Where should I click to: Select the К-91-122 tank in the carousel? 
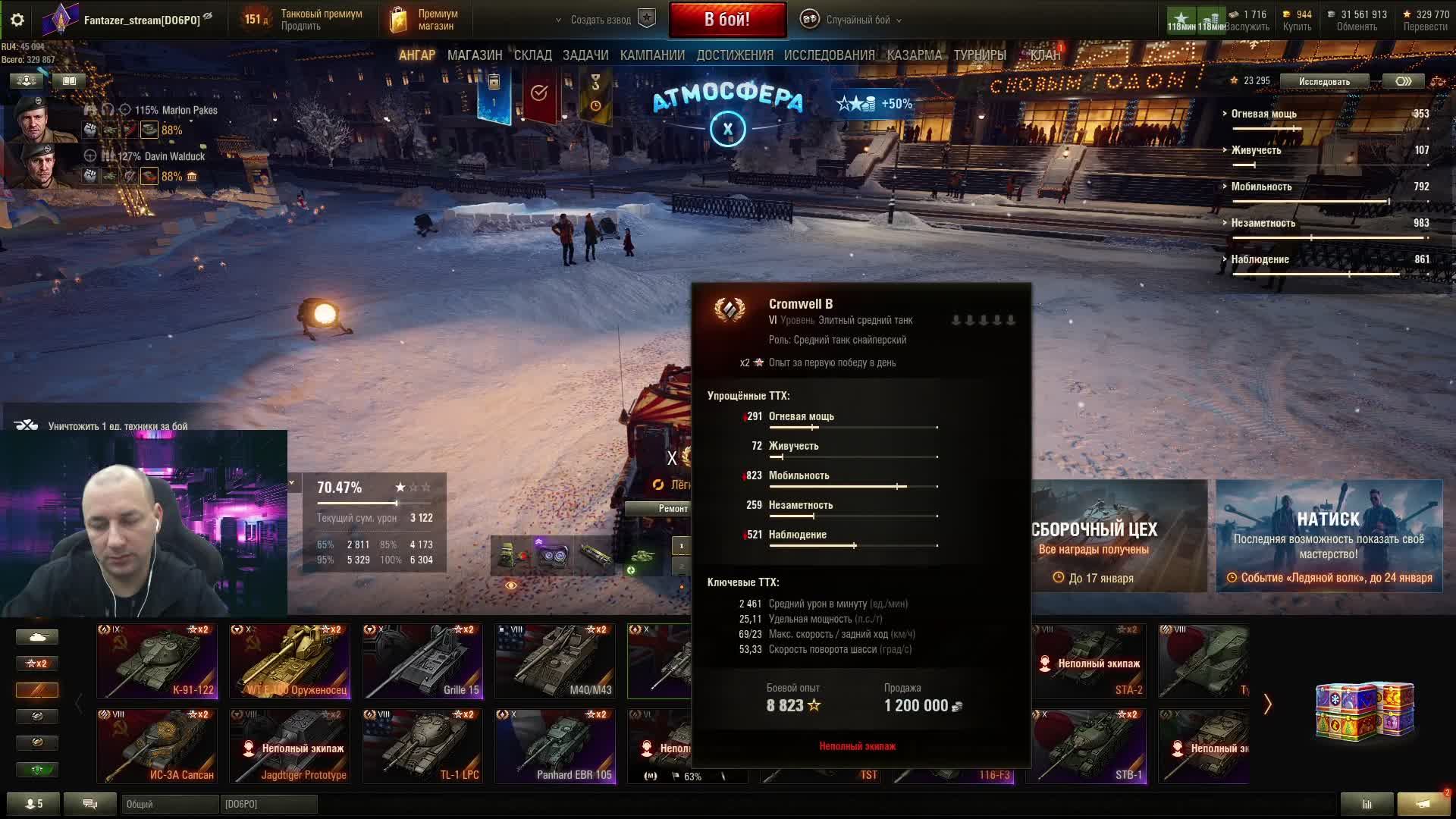click(157, 661)
